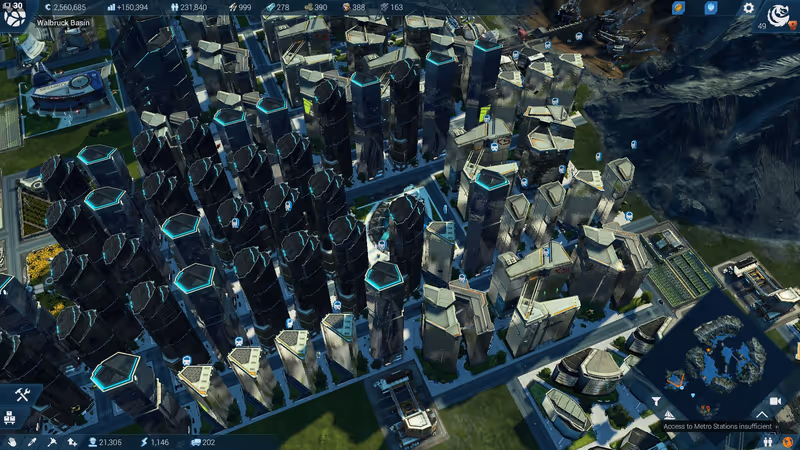Viewport: 800px width, 450px height.
Task: Expand the minimap with the up chevron
Action: click(762, 413)
